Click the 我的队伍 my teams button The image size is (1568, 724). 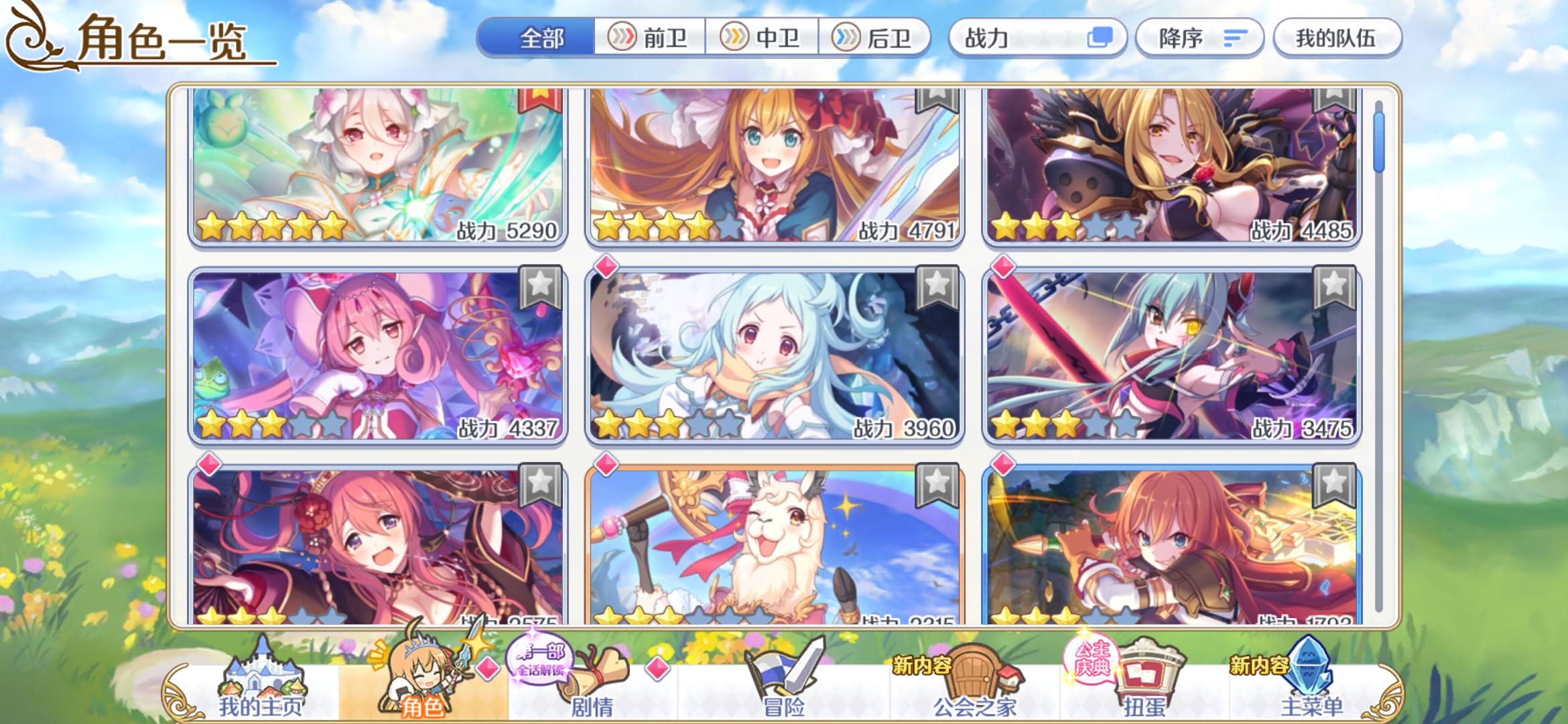(1337, 38)
